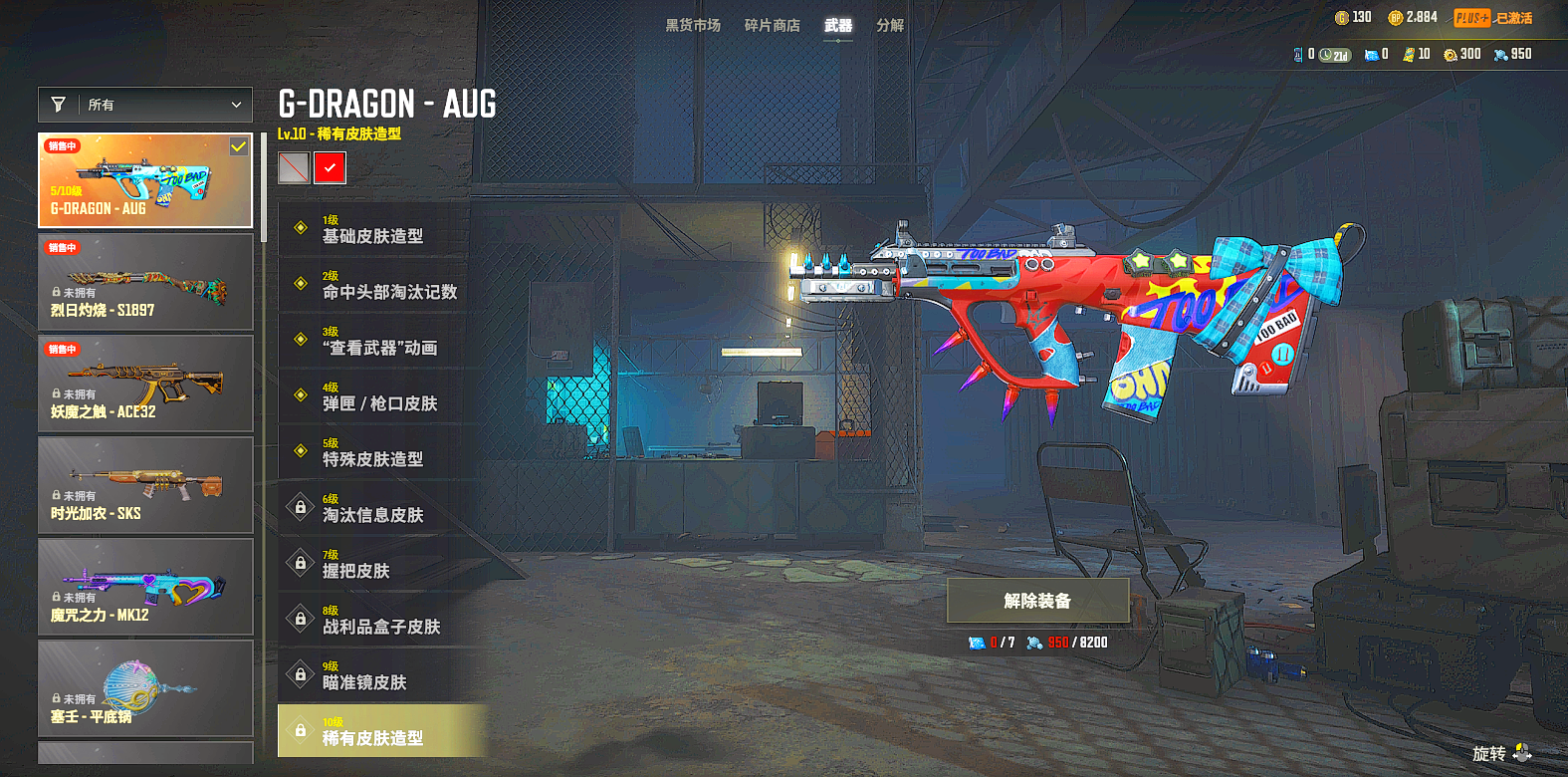1568x777 pixels.
Task: Choose the 魔咒之力 - MK12 skin
Action: coord(145,587)
